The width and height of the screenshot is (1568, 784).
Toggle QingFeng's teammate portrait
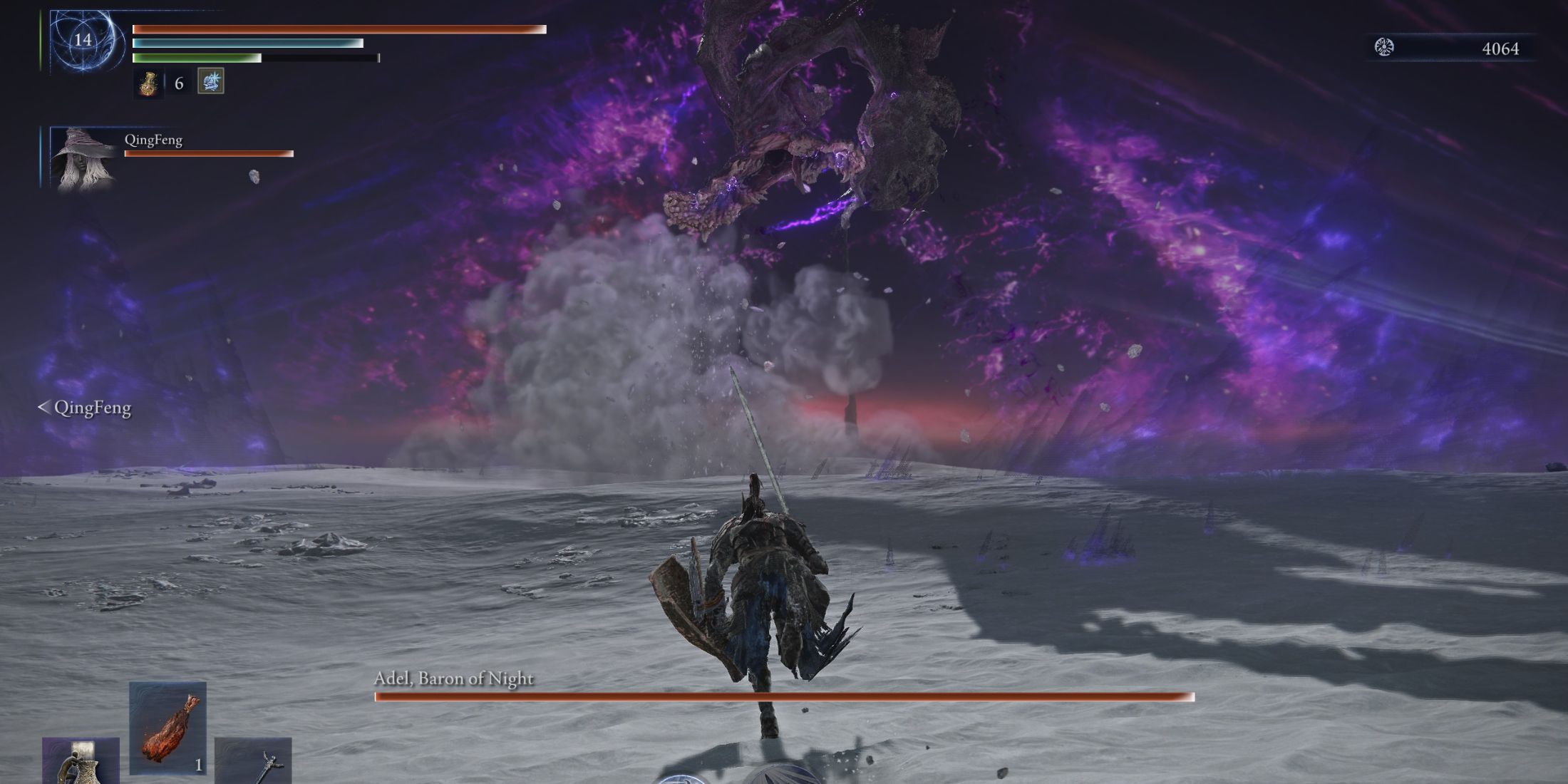click(x=82, y=160)
